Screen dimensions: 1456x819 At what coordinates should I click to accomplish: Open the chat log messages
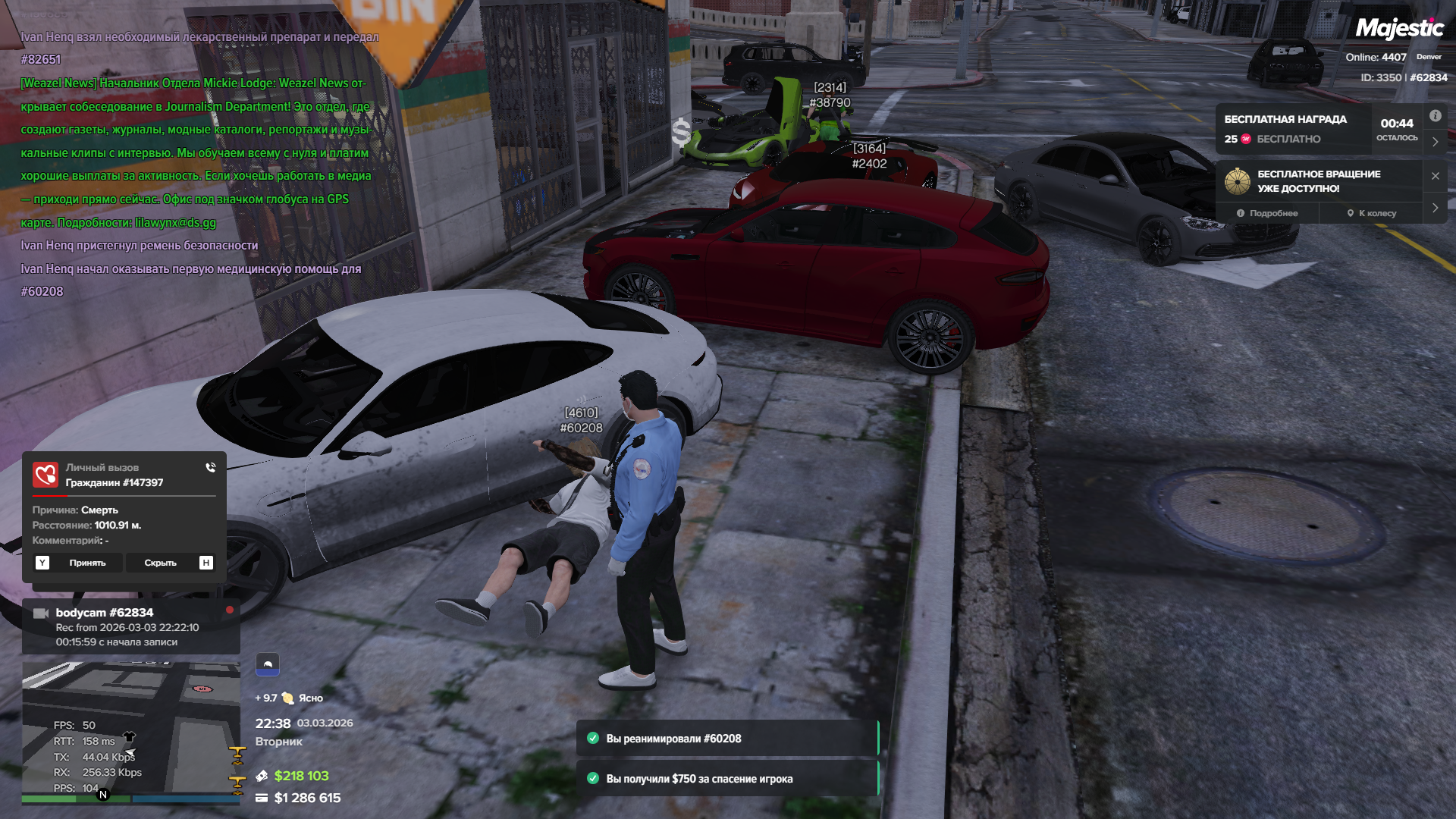197,164
